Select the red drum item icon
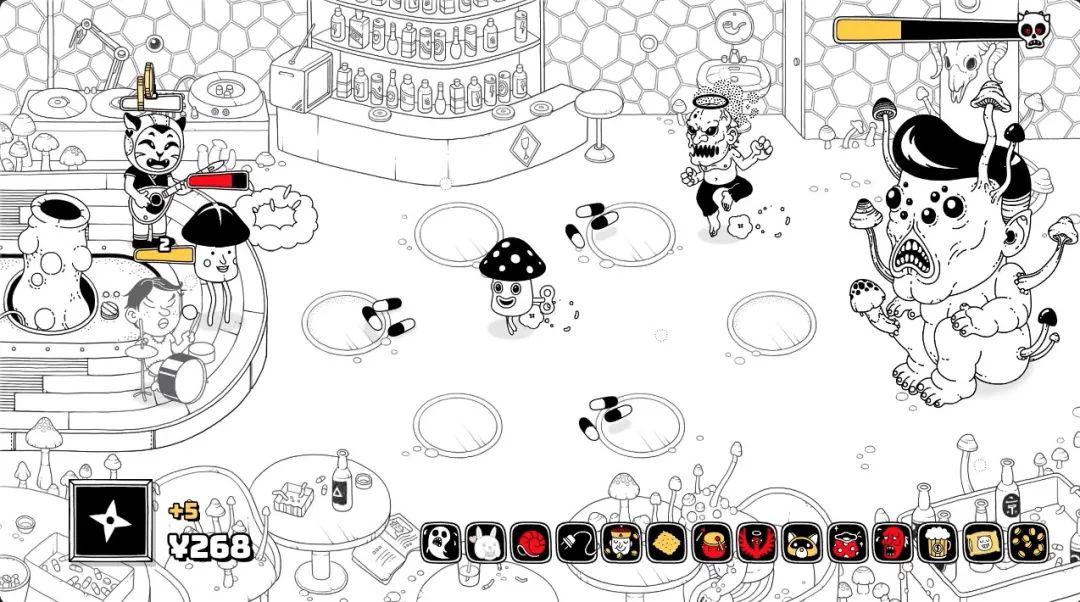Image resolution: width=1080 pixels, height=602 pixels. (711, 543)
